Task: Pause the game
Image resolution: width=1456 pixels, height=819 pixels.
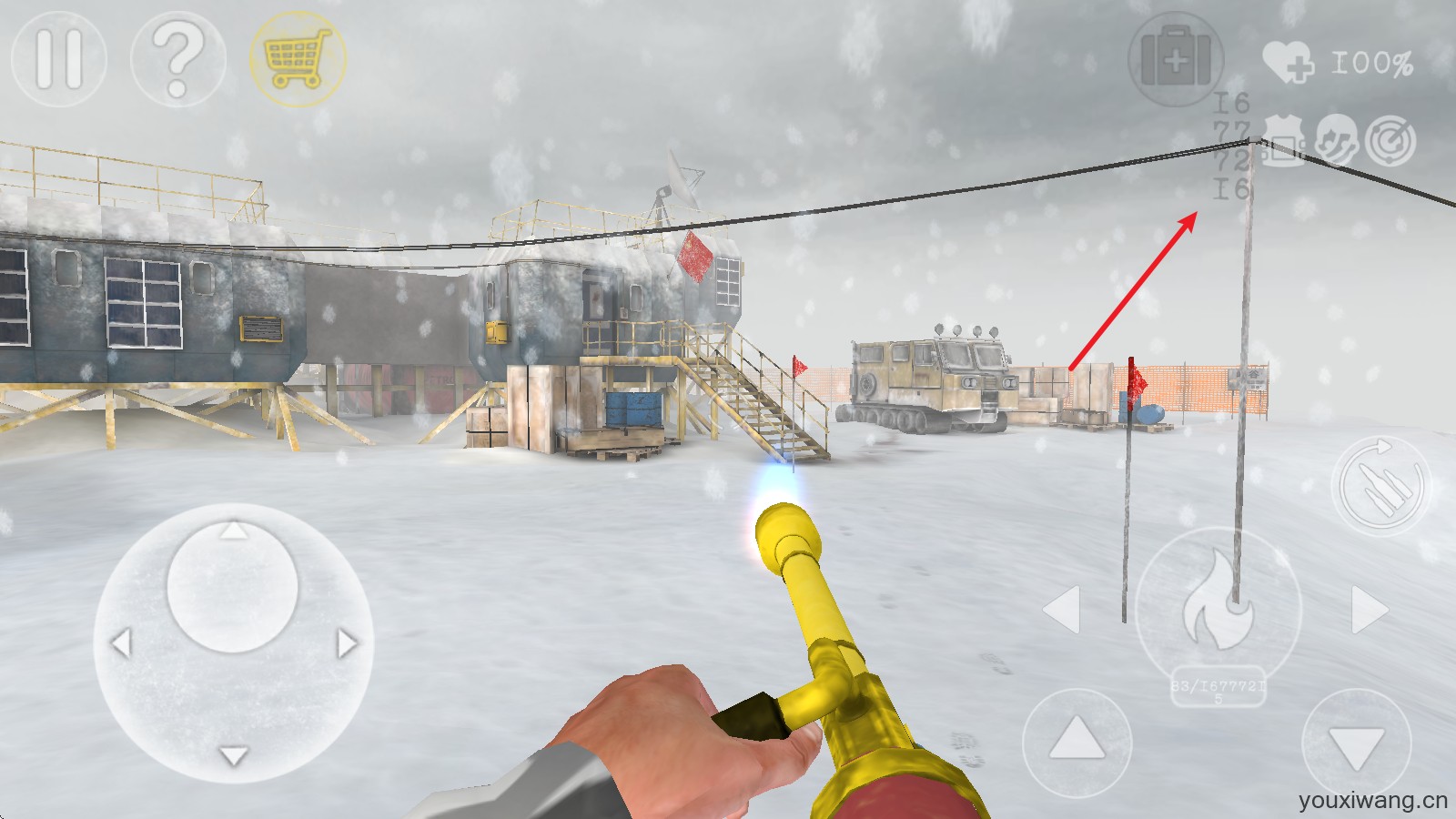Action: [58, 57]
